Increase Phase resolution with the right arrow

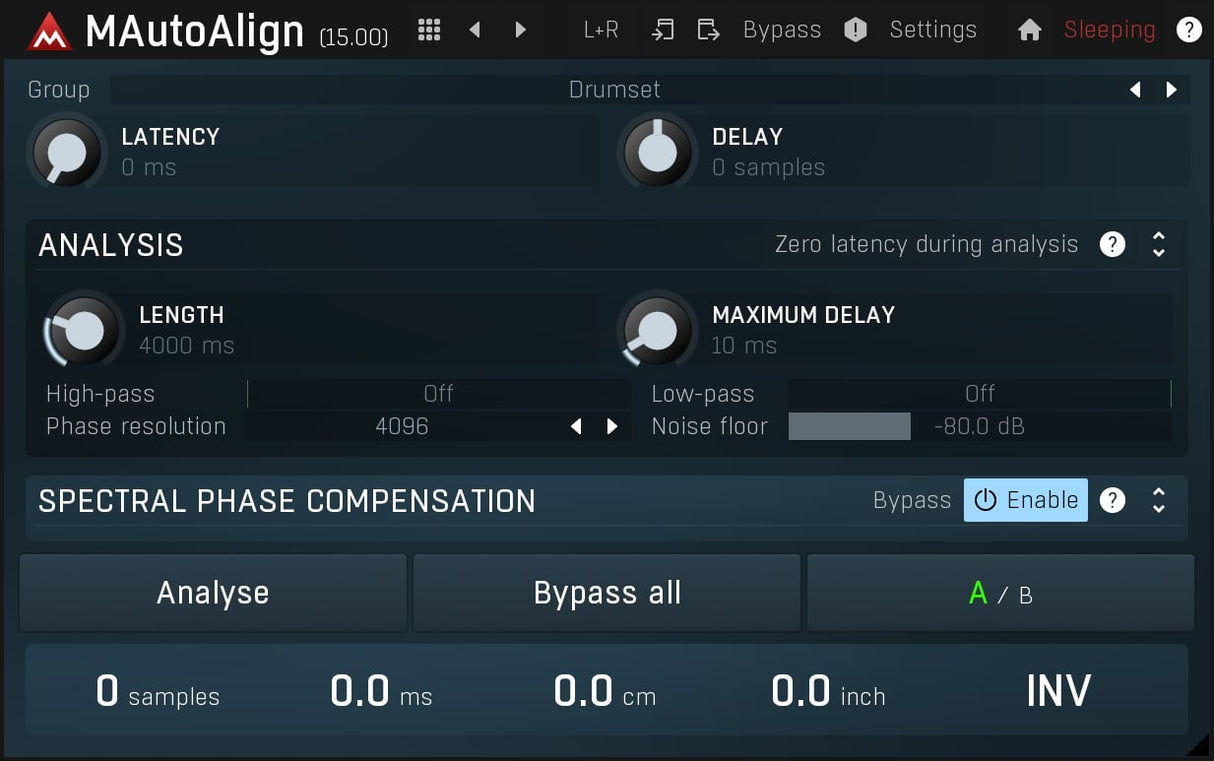[x=612, y=427]
